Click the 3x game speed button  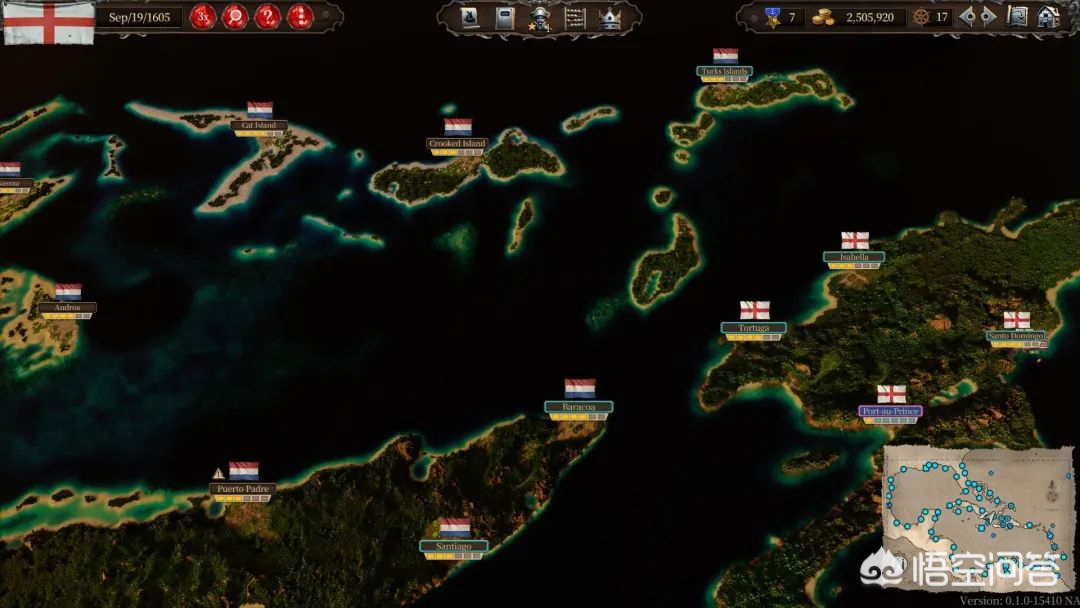pos(203,17)
